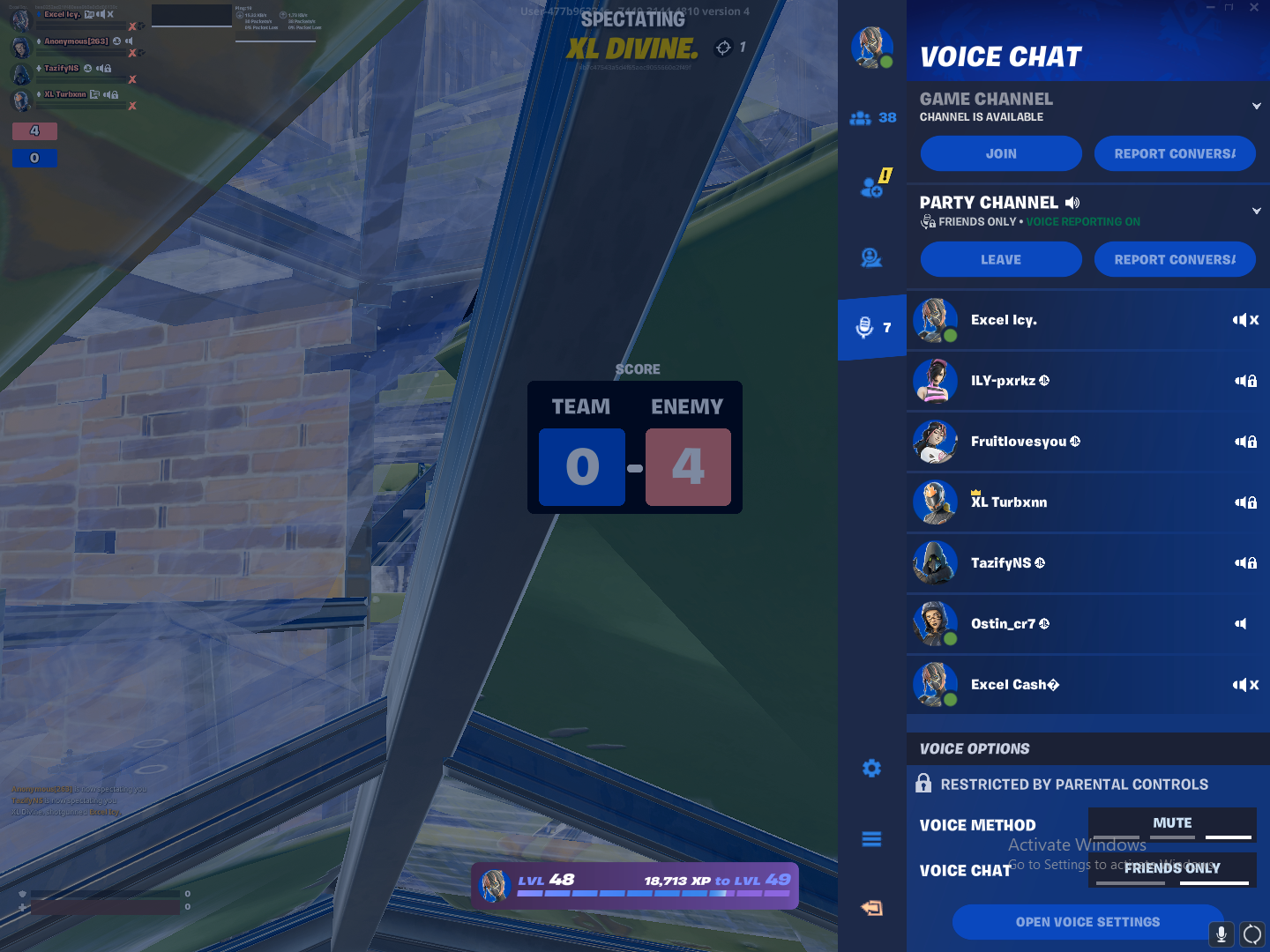Leave the Party Channel
The image size is (1270, 952).
(x=1001, y=259)
